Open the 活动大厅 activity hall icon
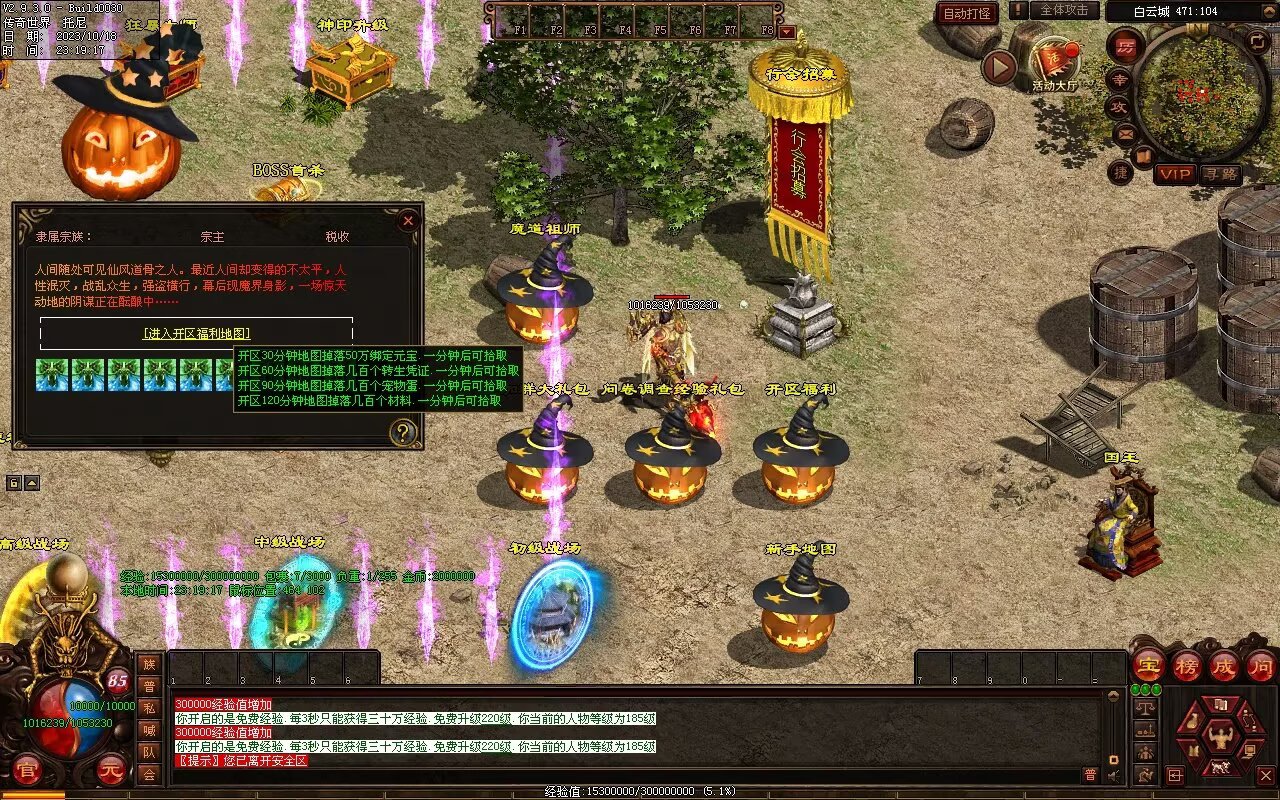This screenshot has height=800, width=1280. [x=1054, y=64]
